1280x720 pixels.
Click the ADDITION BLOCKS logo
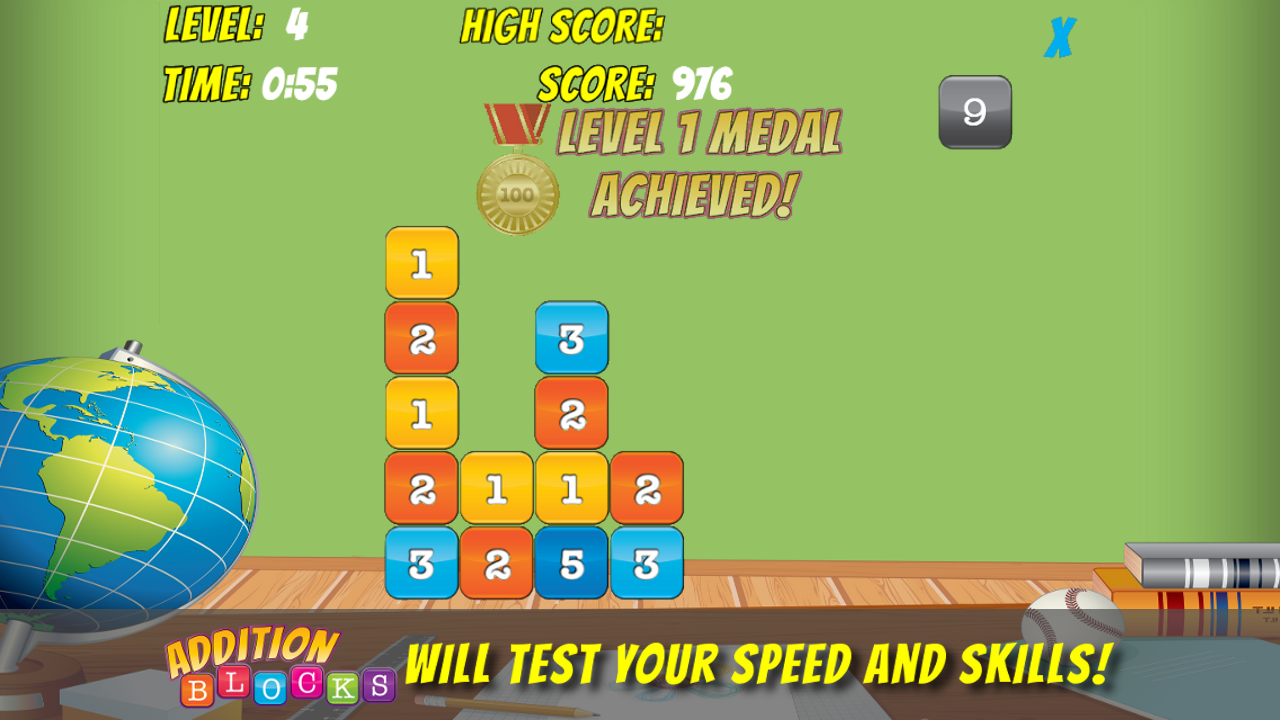coord(280,665)
